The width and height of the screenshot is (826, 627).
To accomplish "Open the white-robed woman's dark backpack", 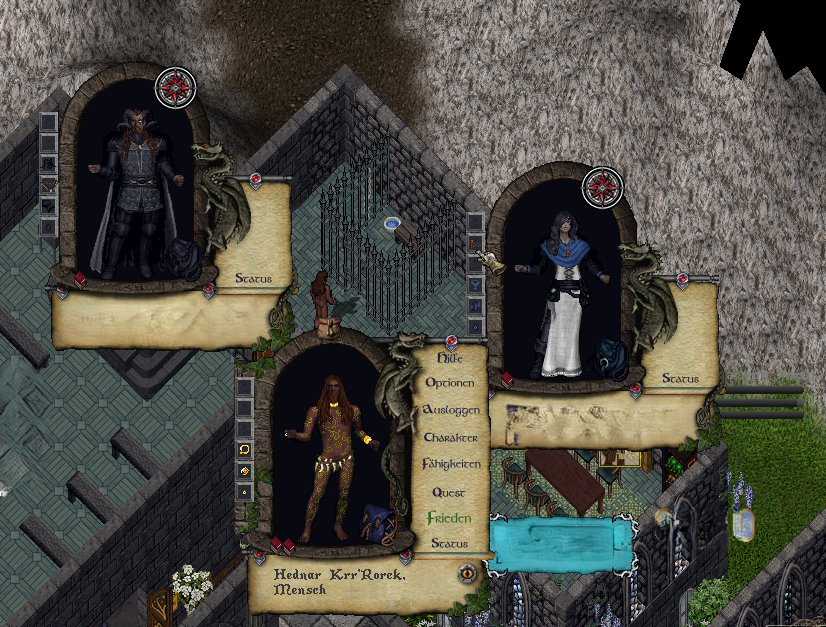I will click(609, 358).
